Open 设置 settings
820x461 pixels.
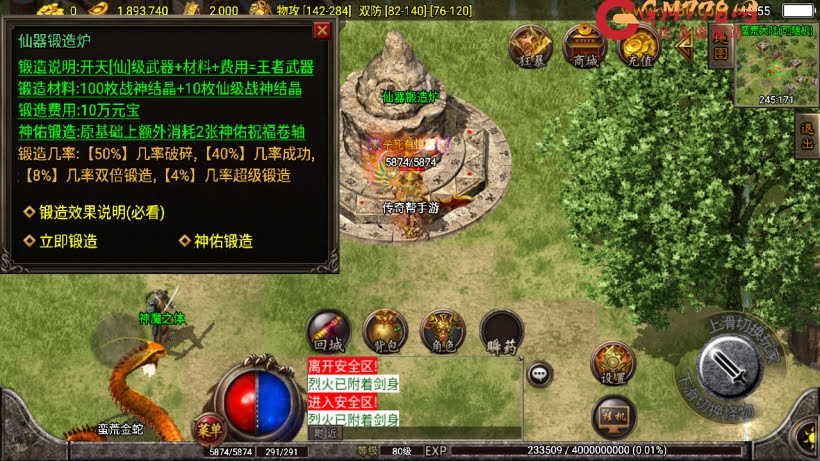(x=613, y=363)
